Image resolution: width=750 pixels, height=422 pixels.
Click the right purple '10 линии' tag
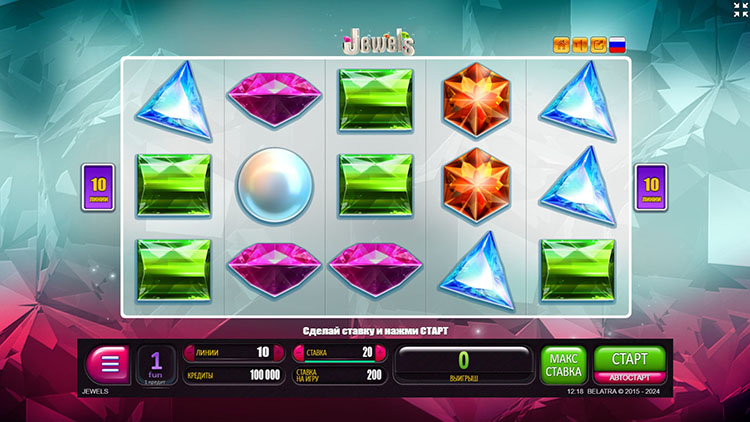pyautogui.click(x=651, y=187)
